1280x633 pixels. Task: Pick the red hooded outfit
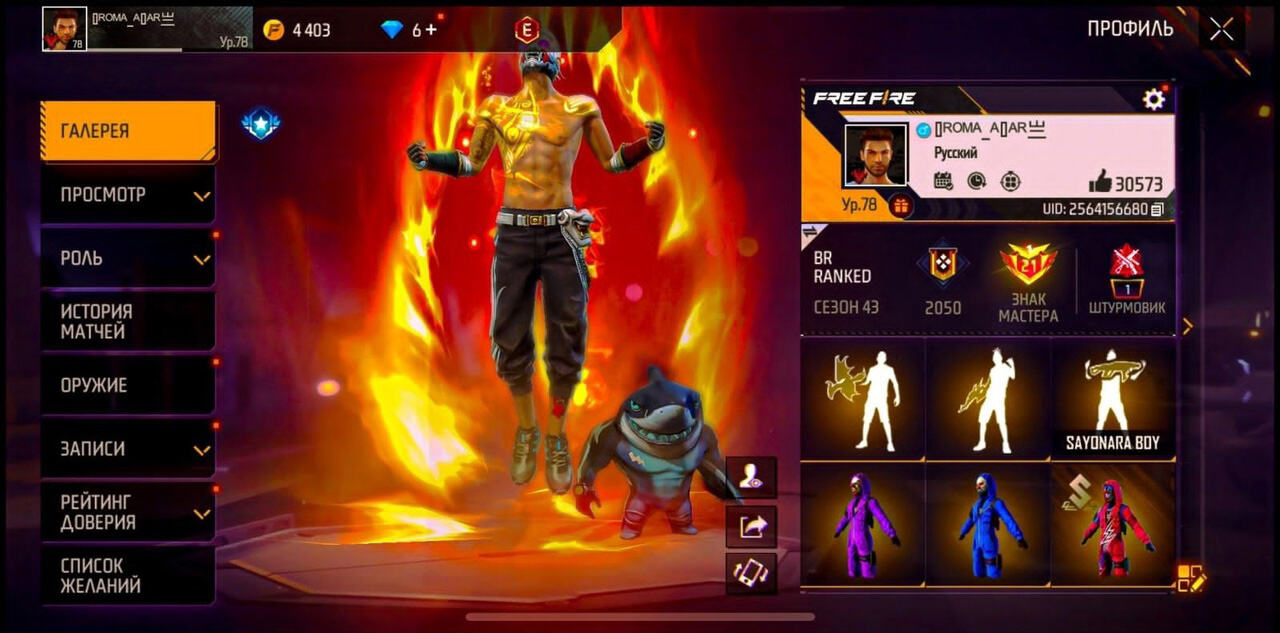(x=1112, y=524)
